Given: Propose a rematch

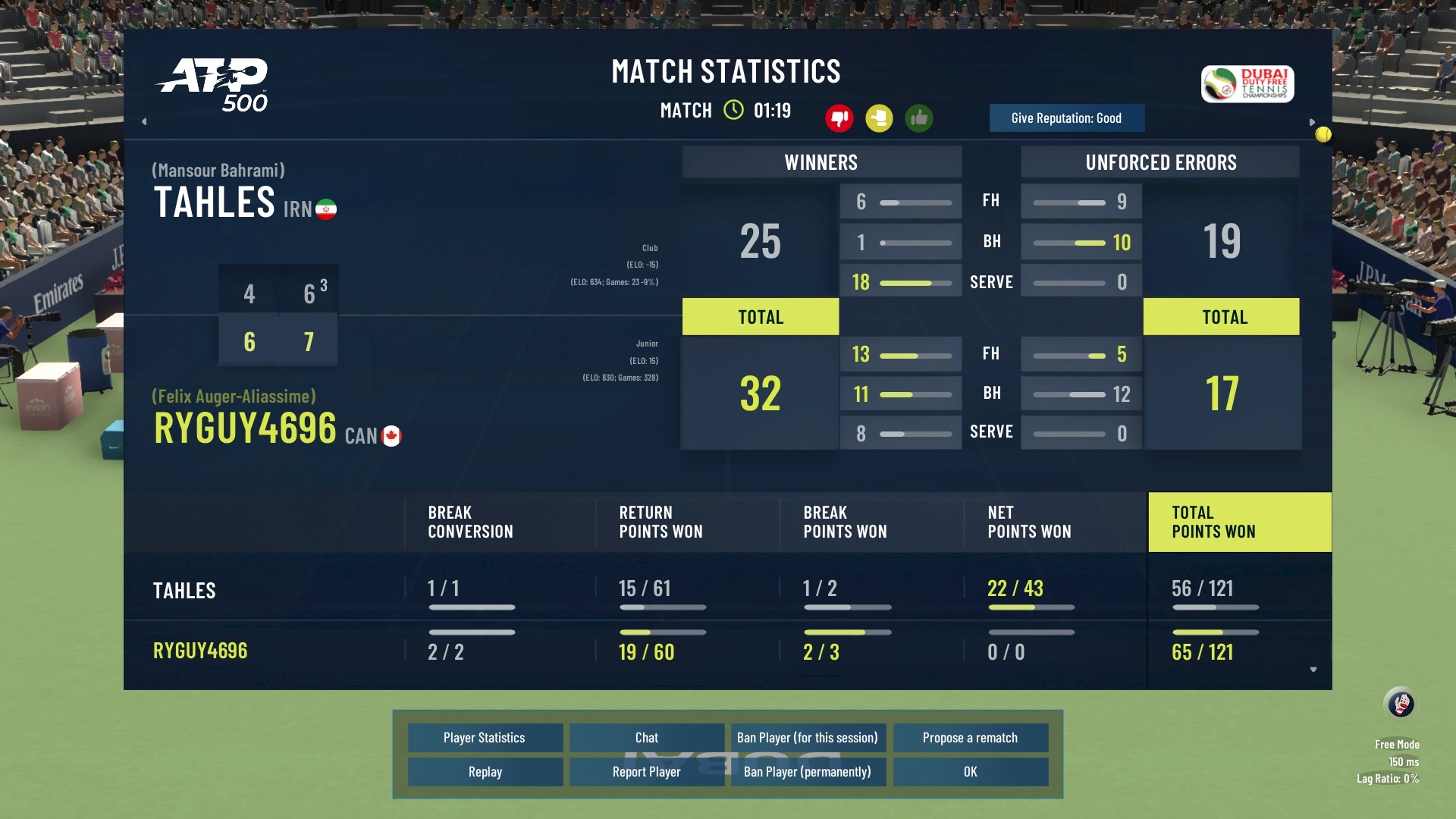Looking at the screenshot, I should coord(970,738).
